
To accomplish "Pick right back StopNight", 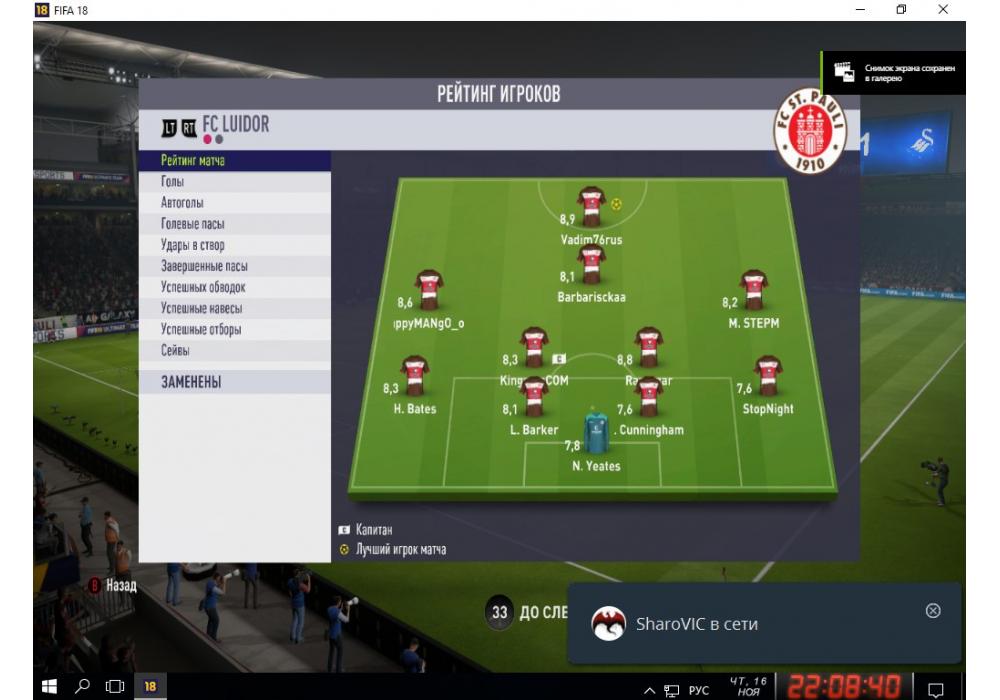I will pos(768,376).
